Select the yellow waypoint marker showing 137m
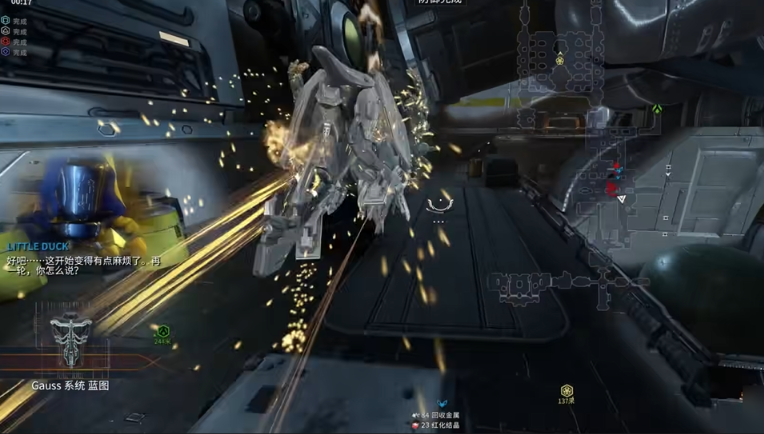This screenshot has height=434, width=764. (566, 390)
